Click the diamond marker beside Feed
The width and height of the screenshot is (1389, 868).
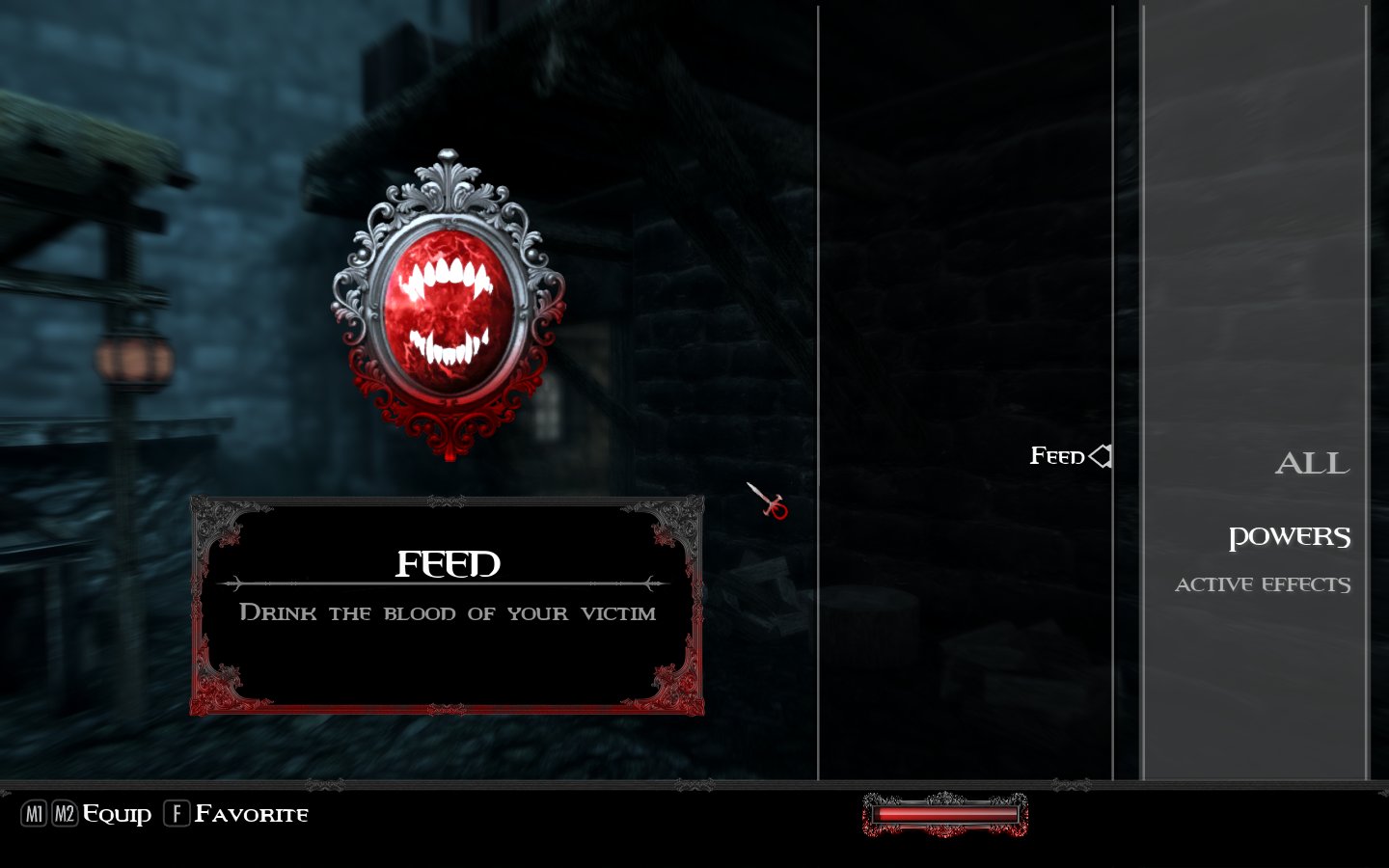click(1101, 456)
